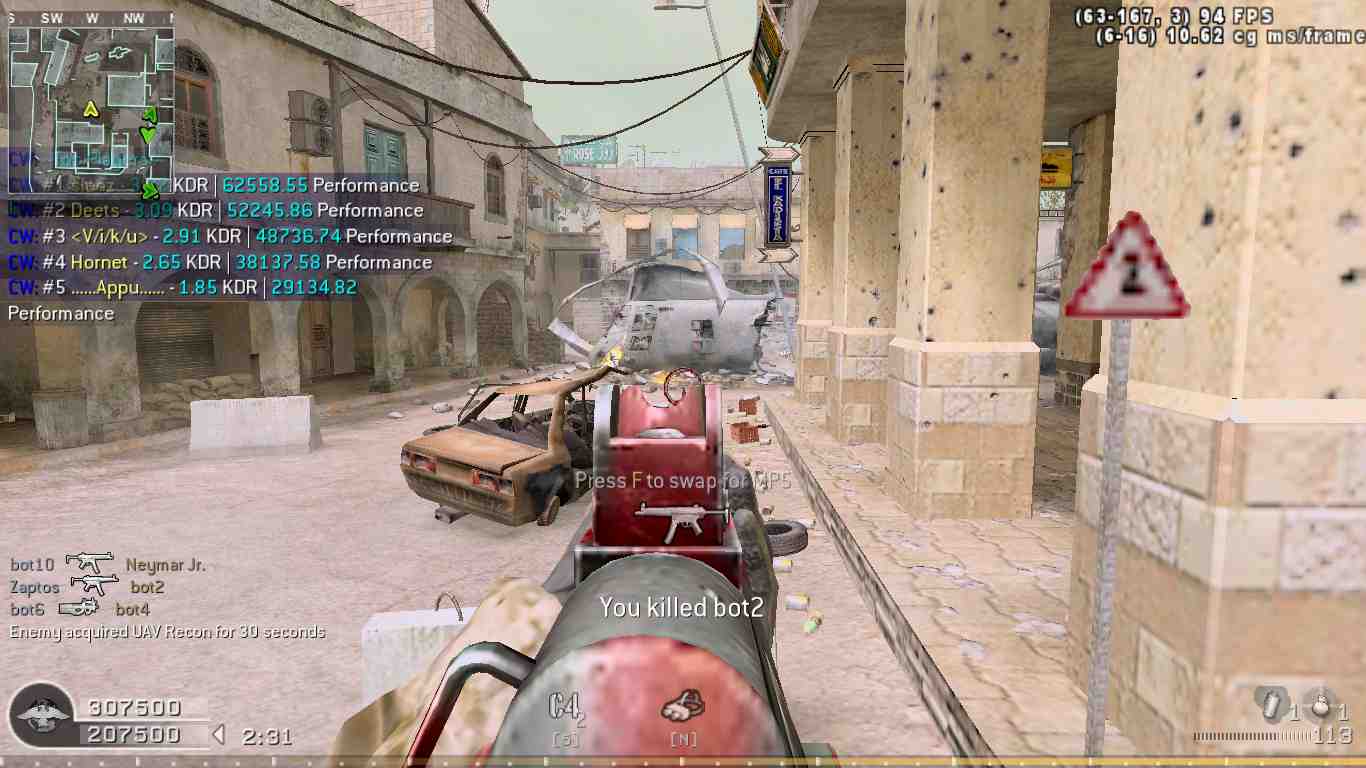Select the MP5 weapon pickup icon
The width and height of the screenshot is (1366, 768).
click(x=668, y=520)
